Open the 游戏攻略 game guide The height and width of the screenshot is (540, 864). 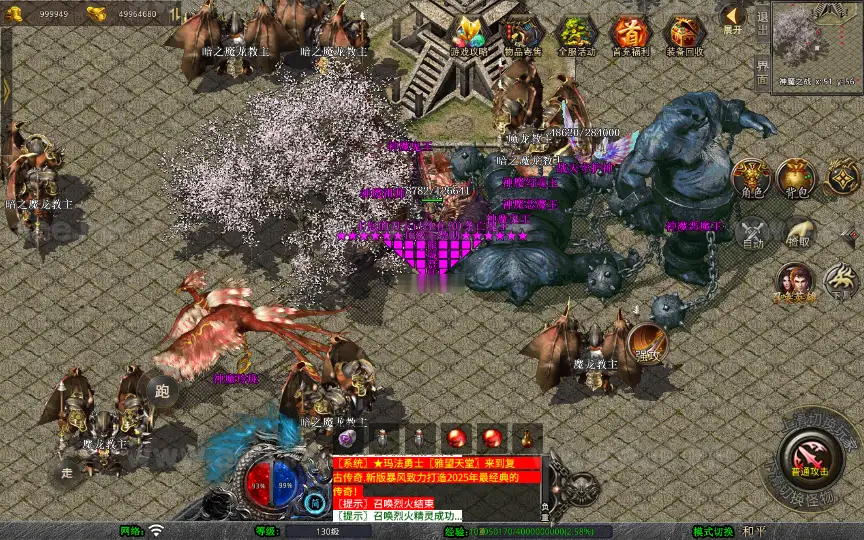click(469, 37)
